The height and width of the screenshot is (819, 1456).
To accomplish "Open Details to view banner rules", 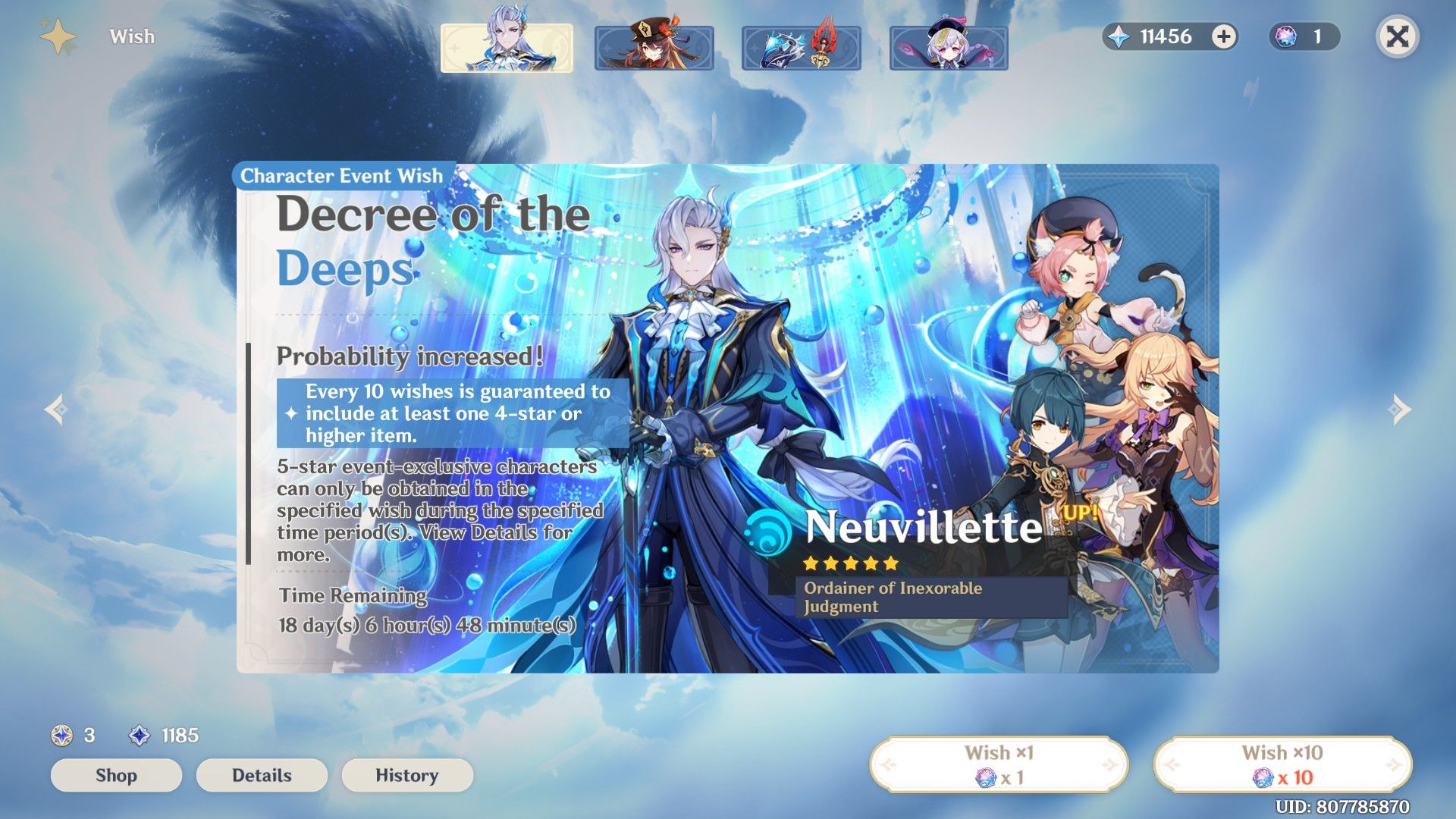I will (261, 775).
